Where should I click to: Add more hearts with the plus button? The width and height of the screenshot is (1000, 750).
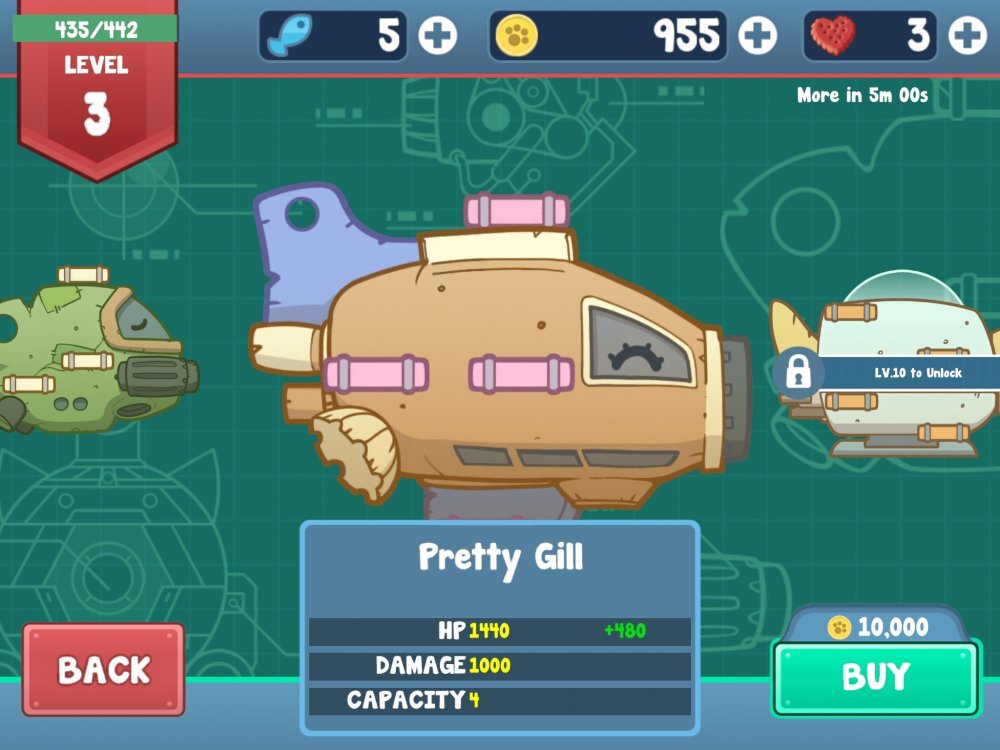pyautogui.click(x=967, y=37)
